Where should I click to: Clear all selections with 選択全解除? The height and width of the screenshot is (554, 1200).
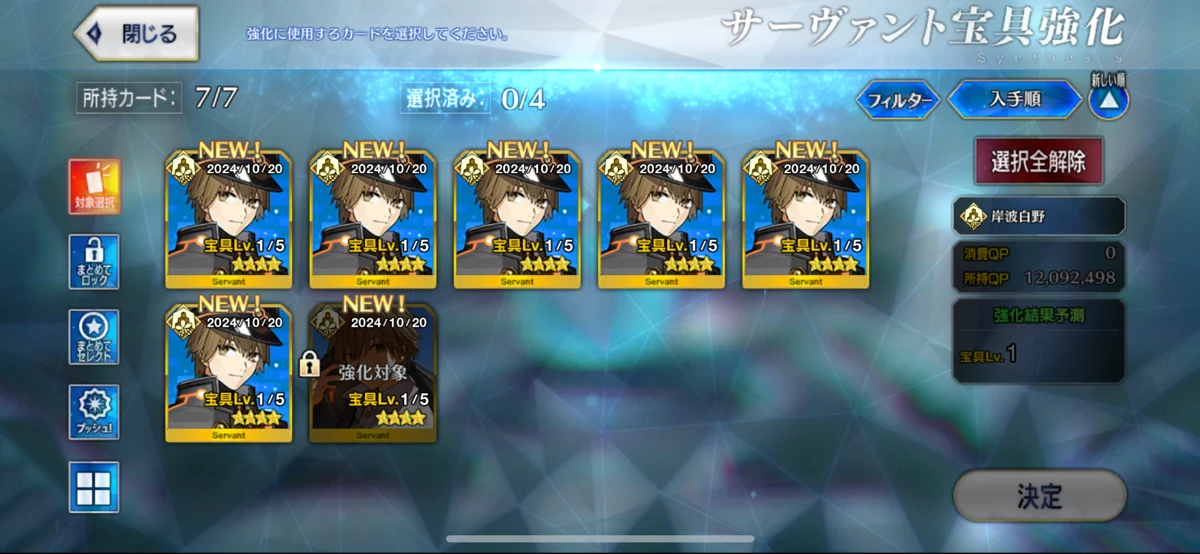point(1038,161)
